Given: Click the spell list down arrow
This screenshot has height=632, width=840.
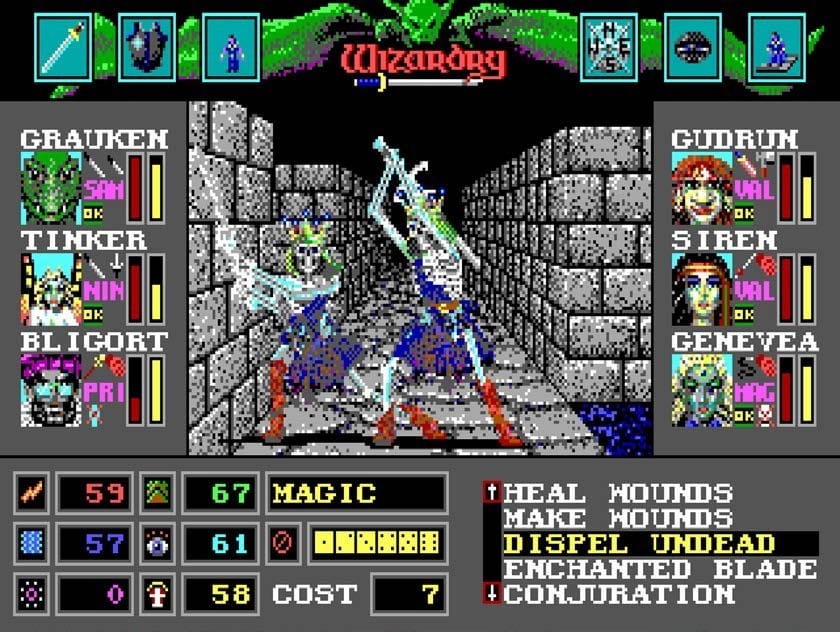Looking at the screenshot, I should (491, 594).
